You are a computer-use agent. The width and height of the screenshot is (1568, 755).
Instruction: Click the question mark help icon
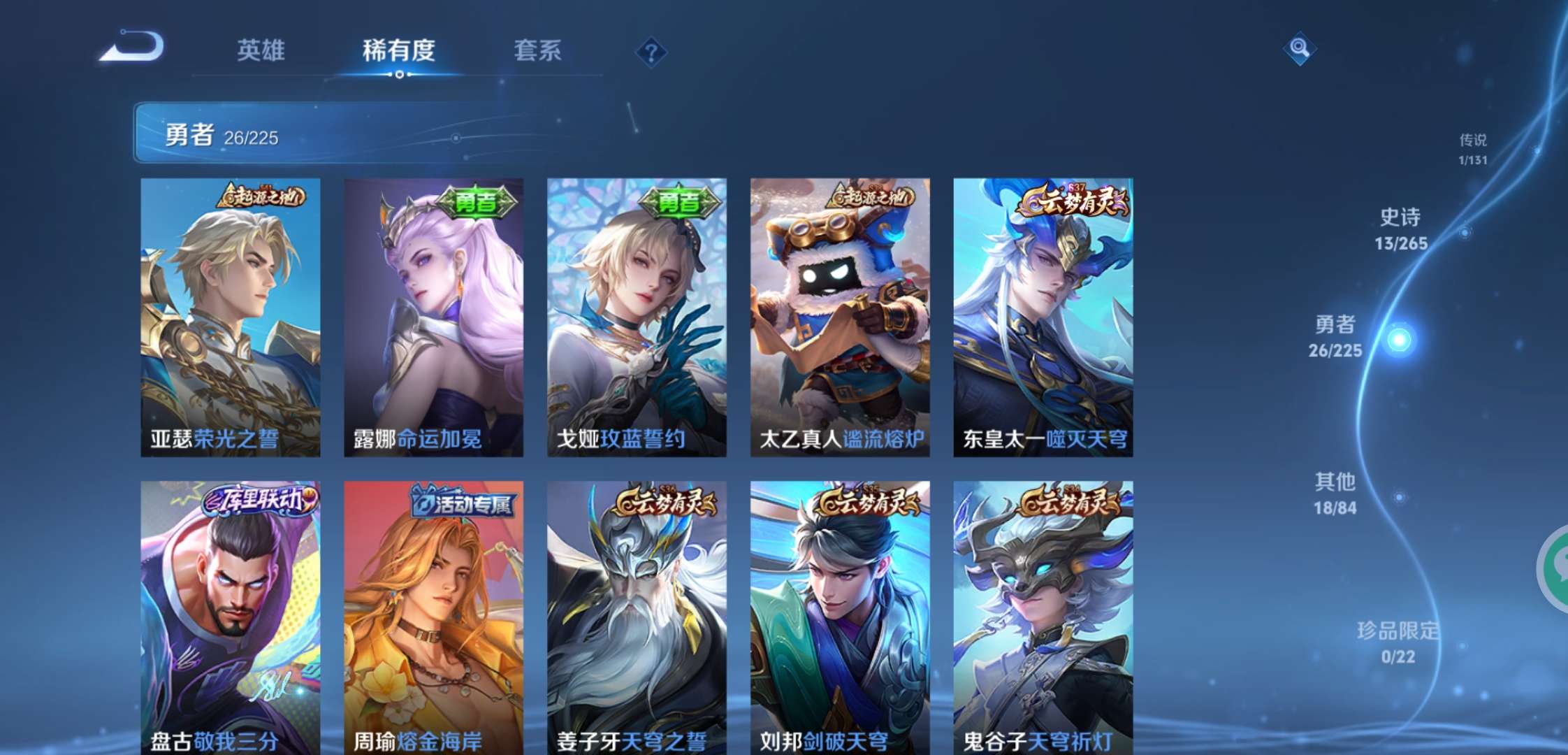tap(650, 52)
